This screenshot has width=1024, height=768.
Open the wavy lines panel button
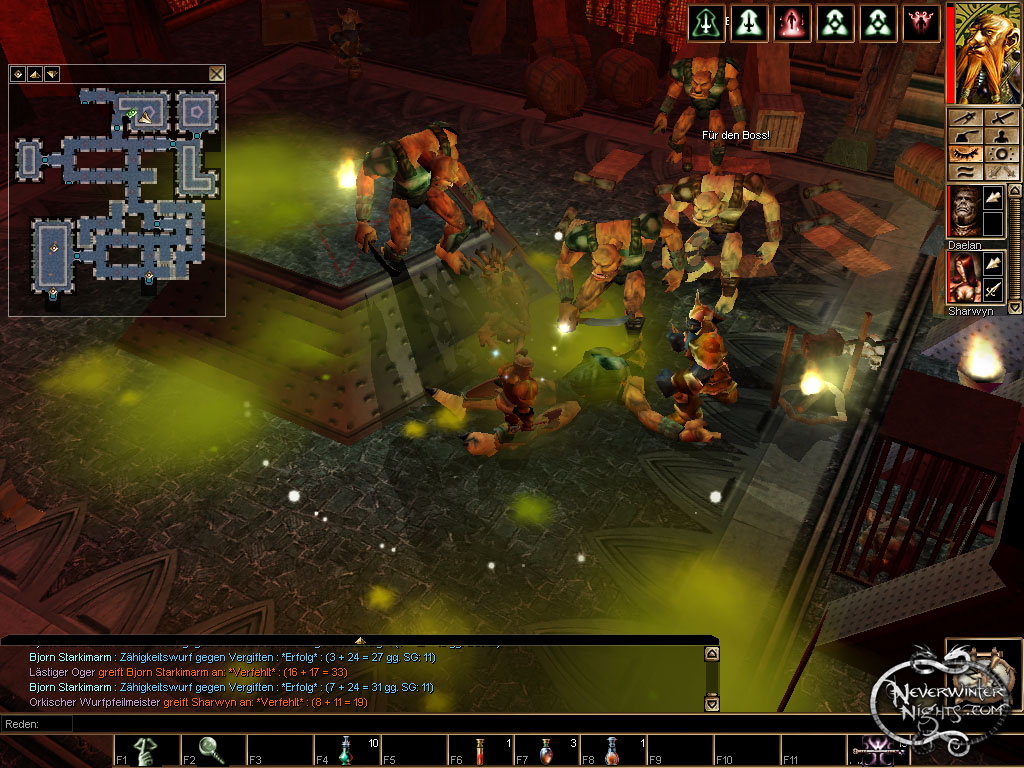[966, 171]
